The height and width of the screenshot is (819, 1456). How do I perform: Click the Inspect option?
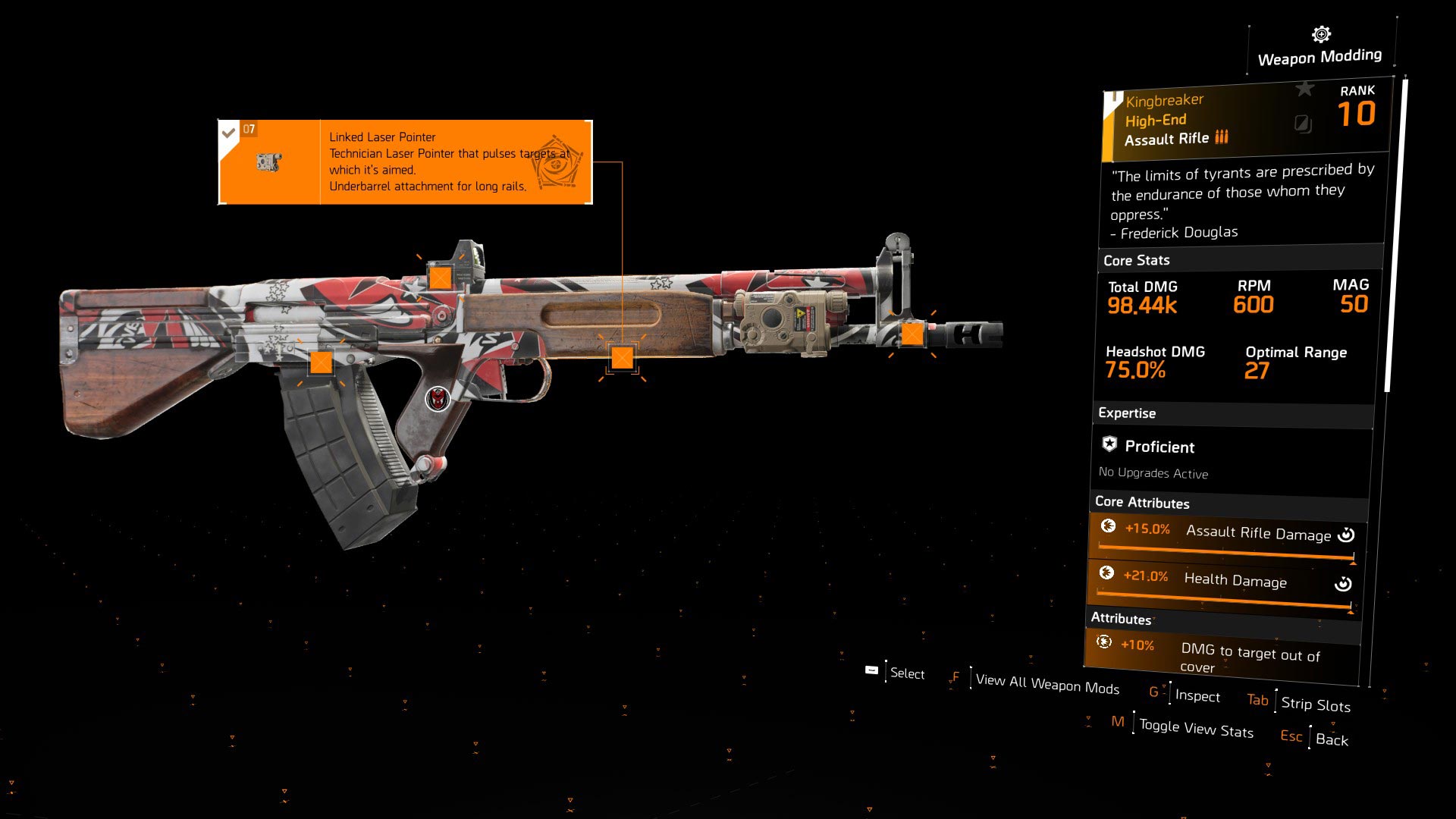1197,697
